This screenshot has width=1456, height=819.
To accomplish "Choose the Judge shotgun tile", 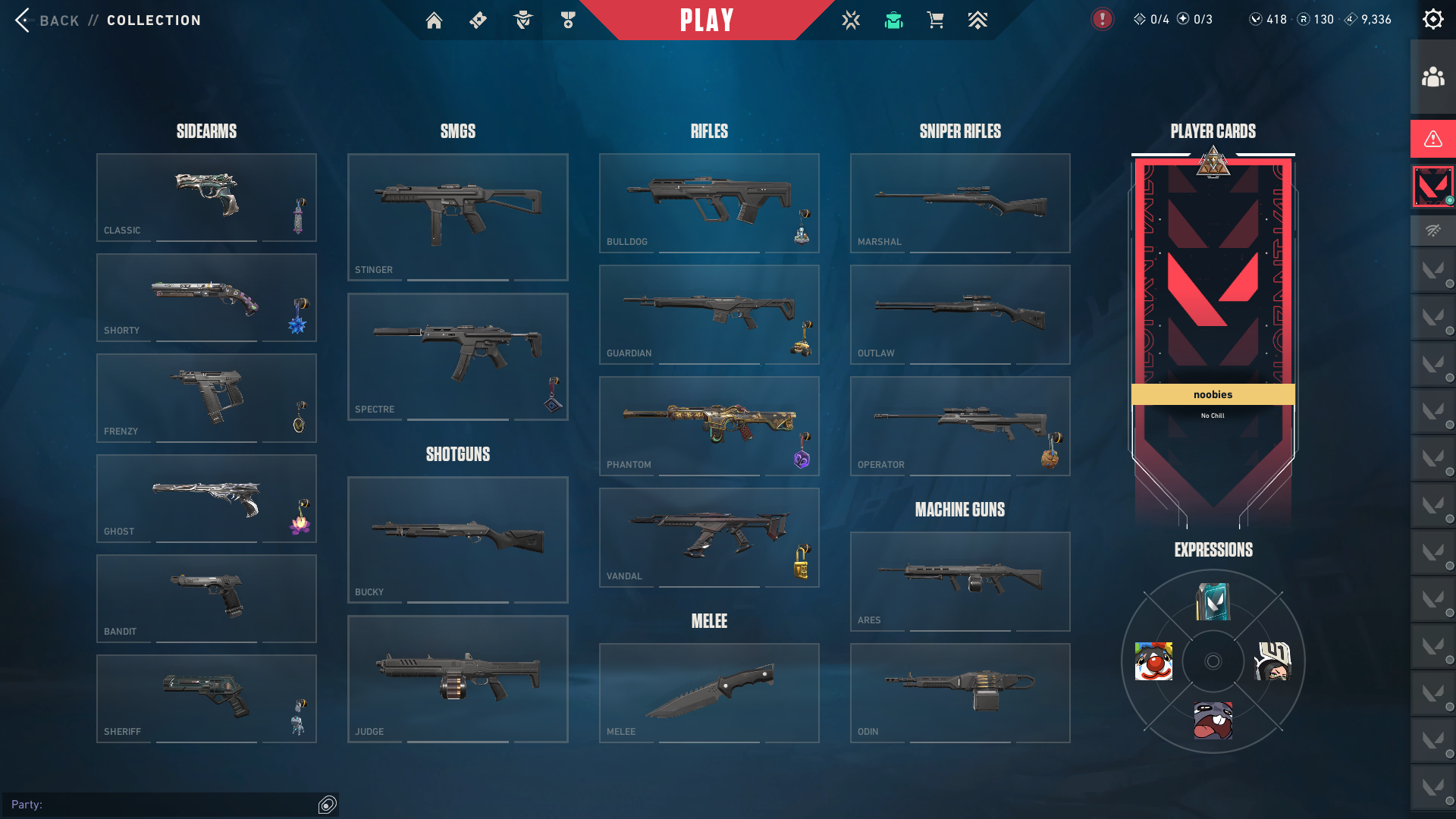I will coord(457,679).
